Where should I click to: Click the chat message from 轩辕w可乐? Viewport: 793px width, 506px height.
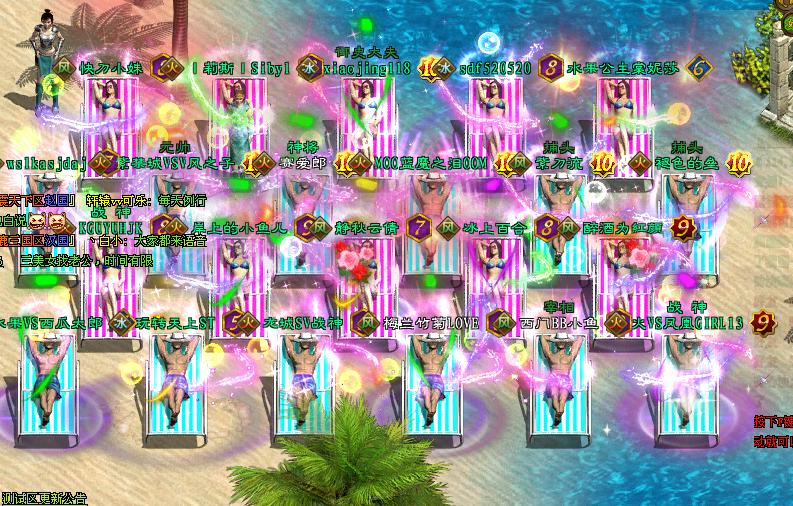coord(146,201)
